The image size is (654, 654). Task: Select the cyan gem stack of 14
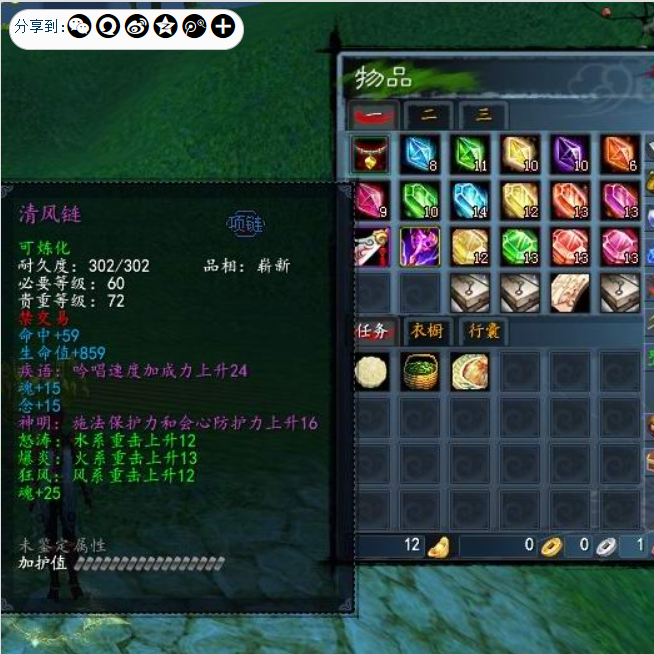(x=469, y=200)
